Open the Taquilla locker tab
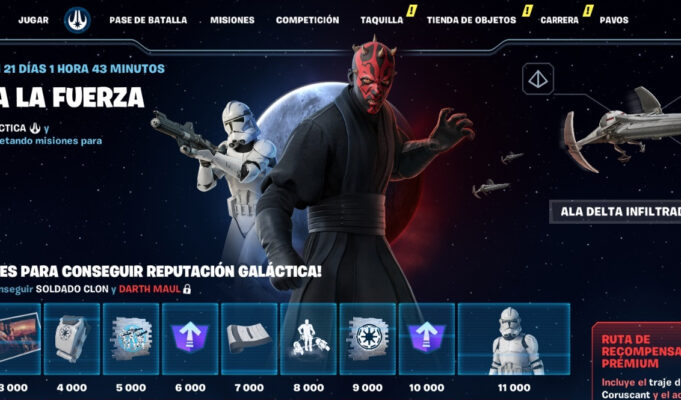 tap(381, 20)
